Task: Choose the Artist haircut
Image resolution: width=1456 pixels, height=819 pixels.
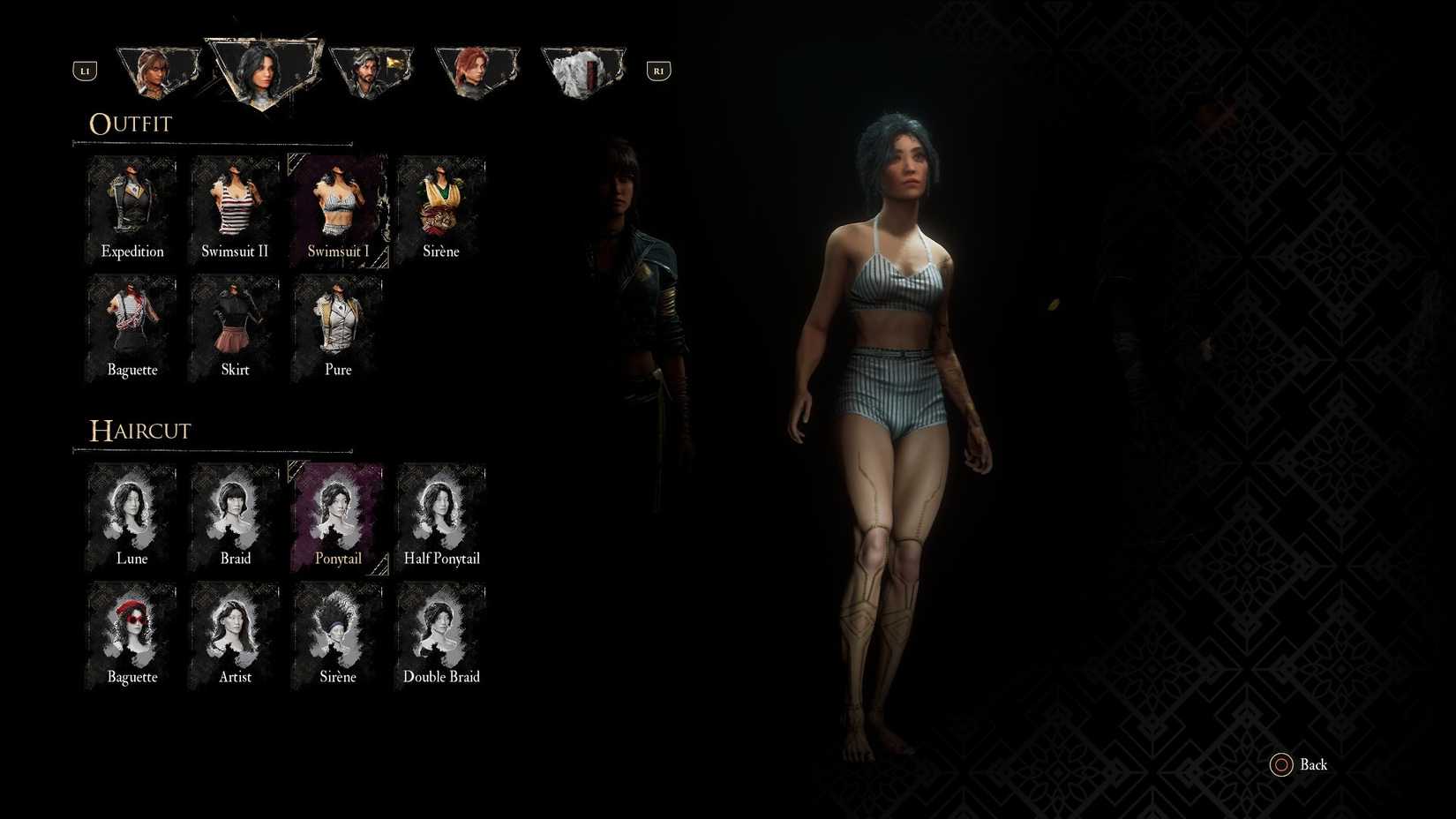Action: [x=235, y=633]
